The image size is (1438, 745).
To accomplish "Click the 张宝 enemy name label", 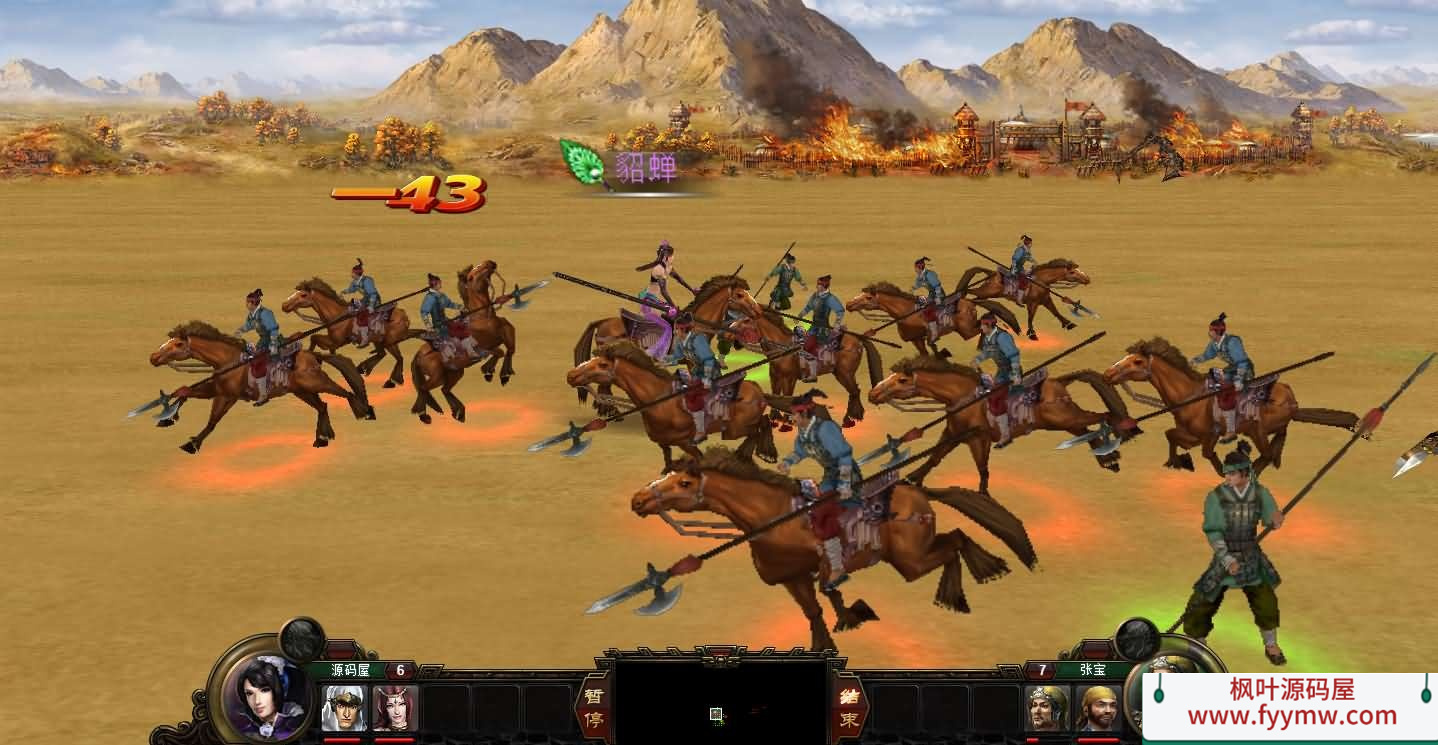I will tap(1093, 670).
